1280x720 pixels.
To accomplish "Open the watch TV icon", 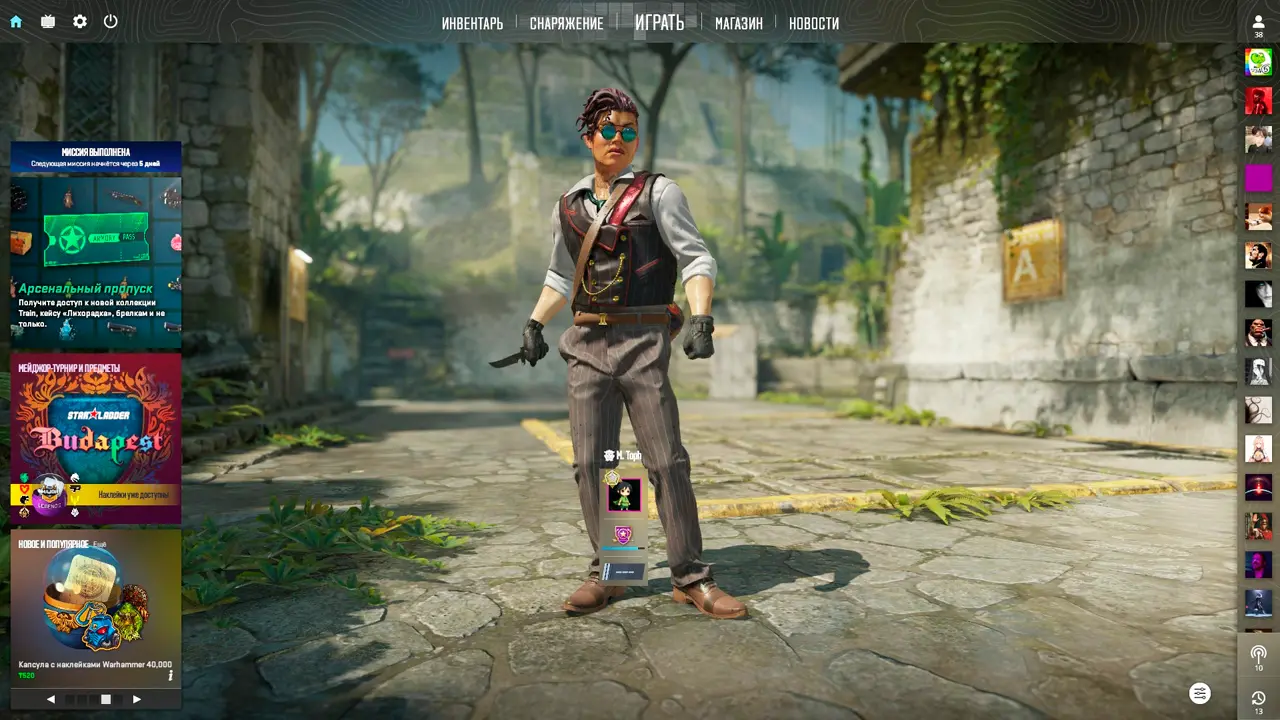I will tap(48, 21).
